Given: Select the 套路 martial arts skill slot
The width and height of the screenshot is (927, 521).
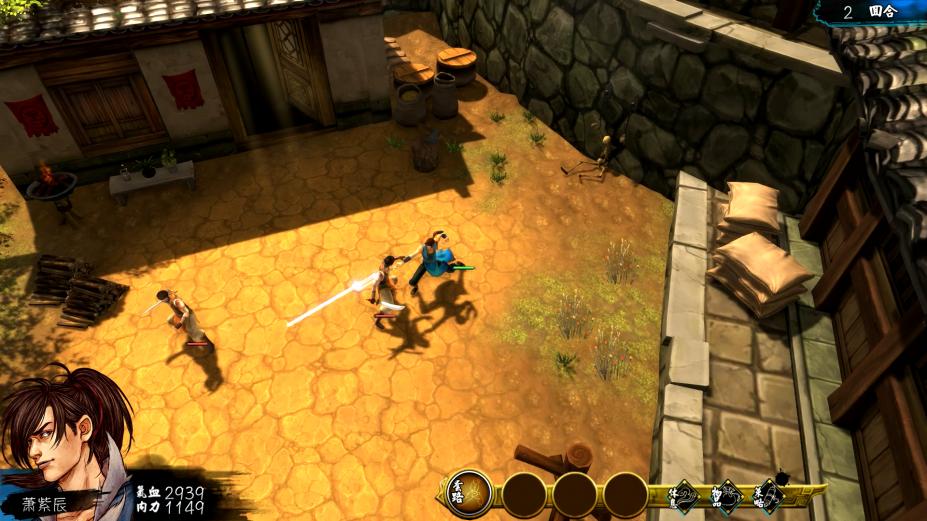Looking at the screenshot, I should (x=469, y=493).
